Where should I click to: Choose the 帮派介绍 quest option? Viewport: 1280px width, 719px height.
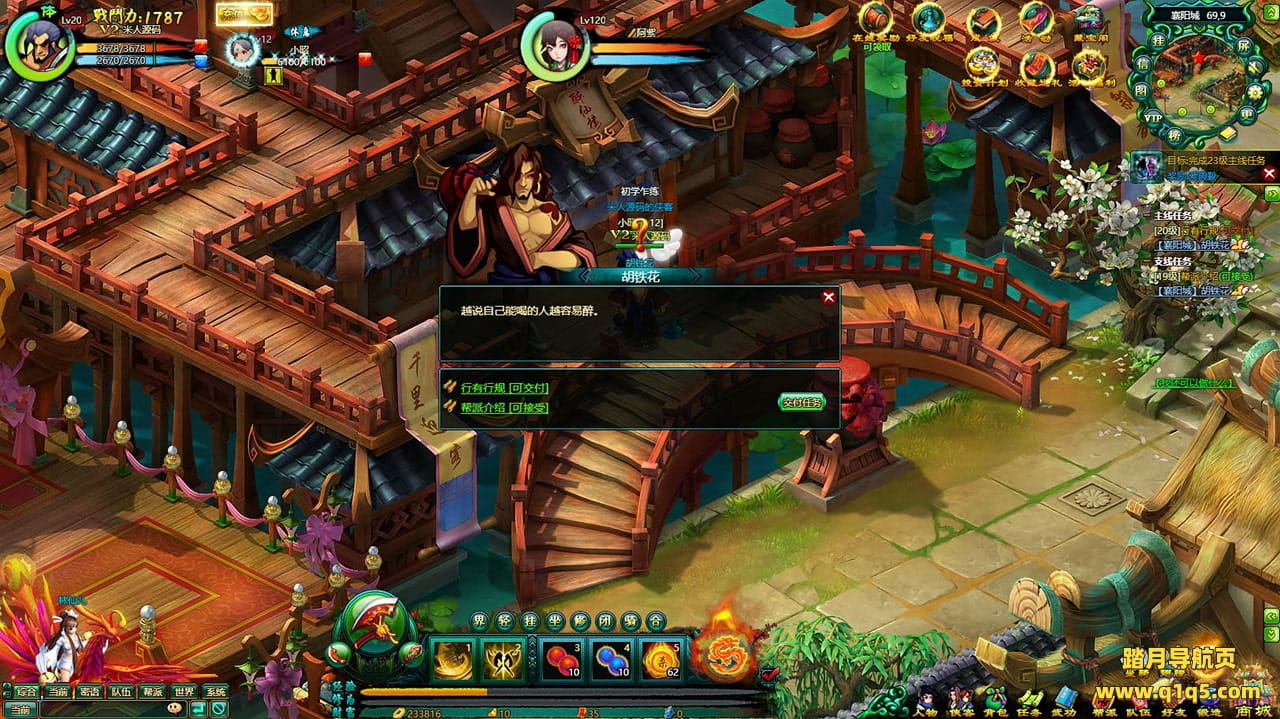point(504,407)
